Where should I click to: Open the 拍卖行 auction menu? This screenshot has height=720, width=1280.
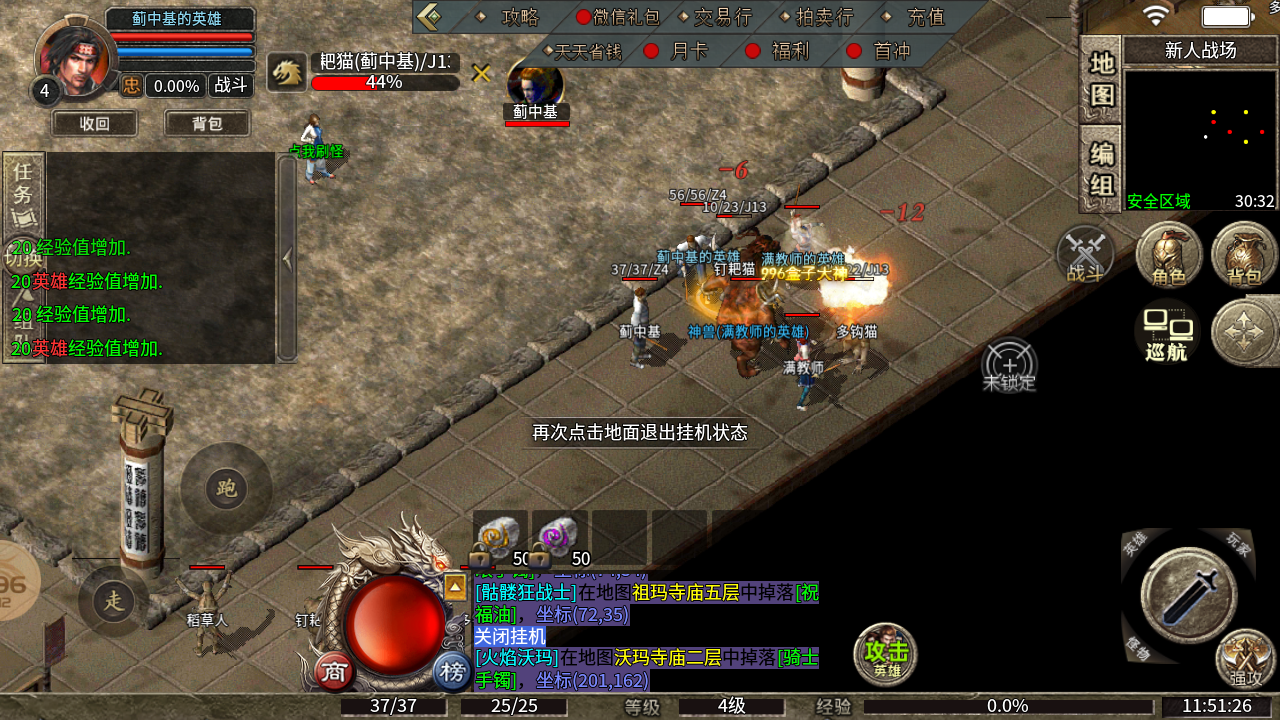click(824, 15)
